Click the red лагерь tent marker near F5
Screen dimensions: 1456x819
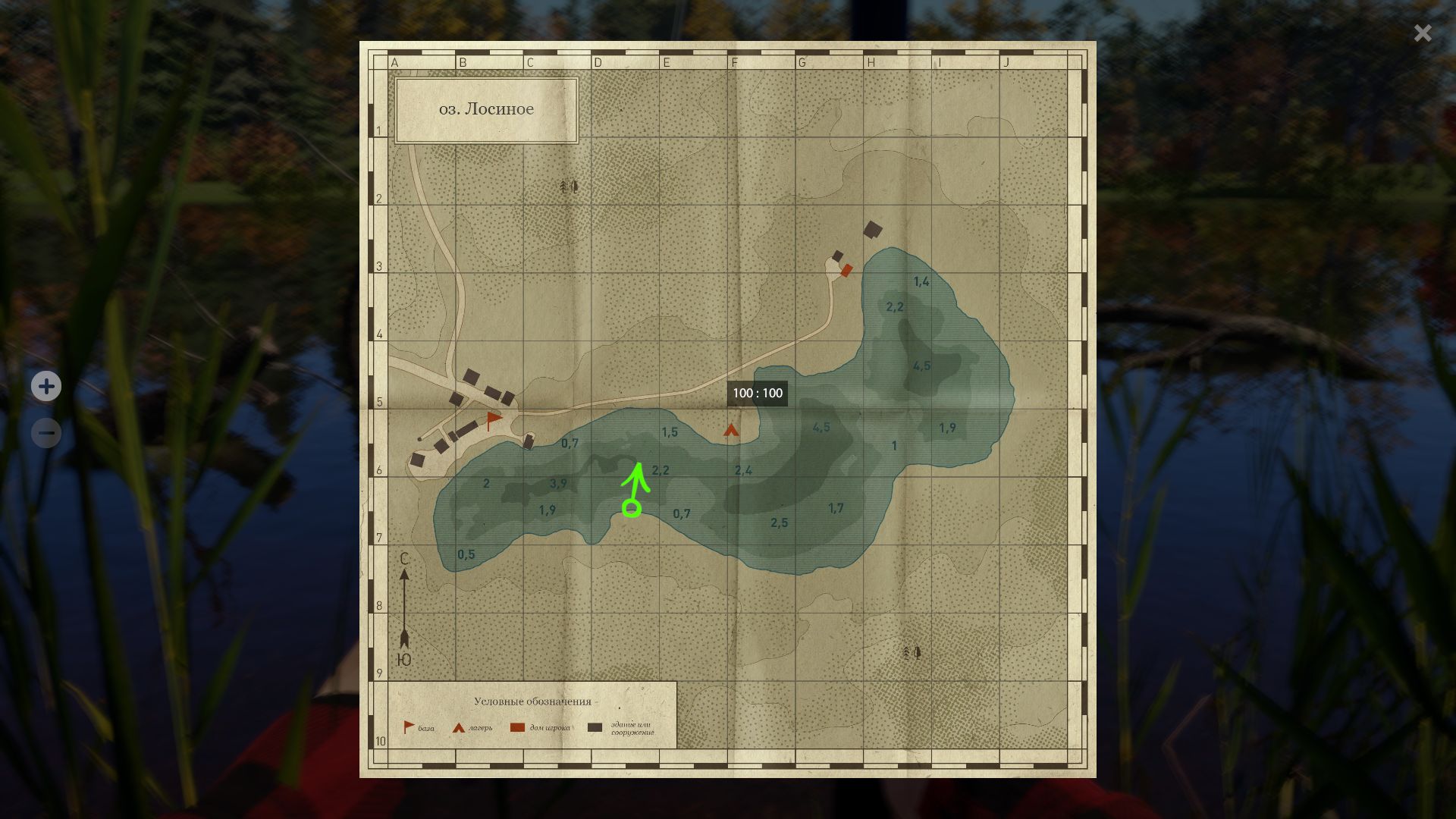point(730,429)
